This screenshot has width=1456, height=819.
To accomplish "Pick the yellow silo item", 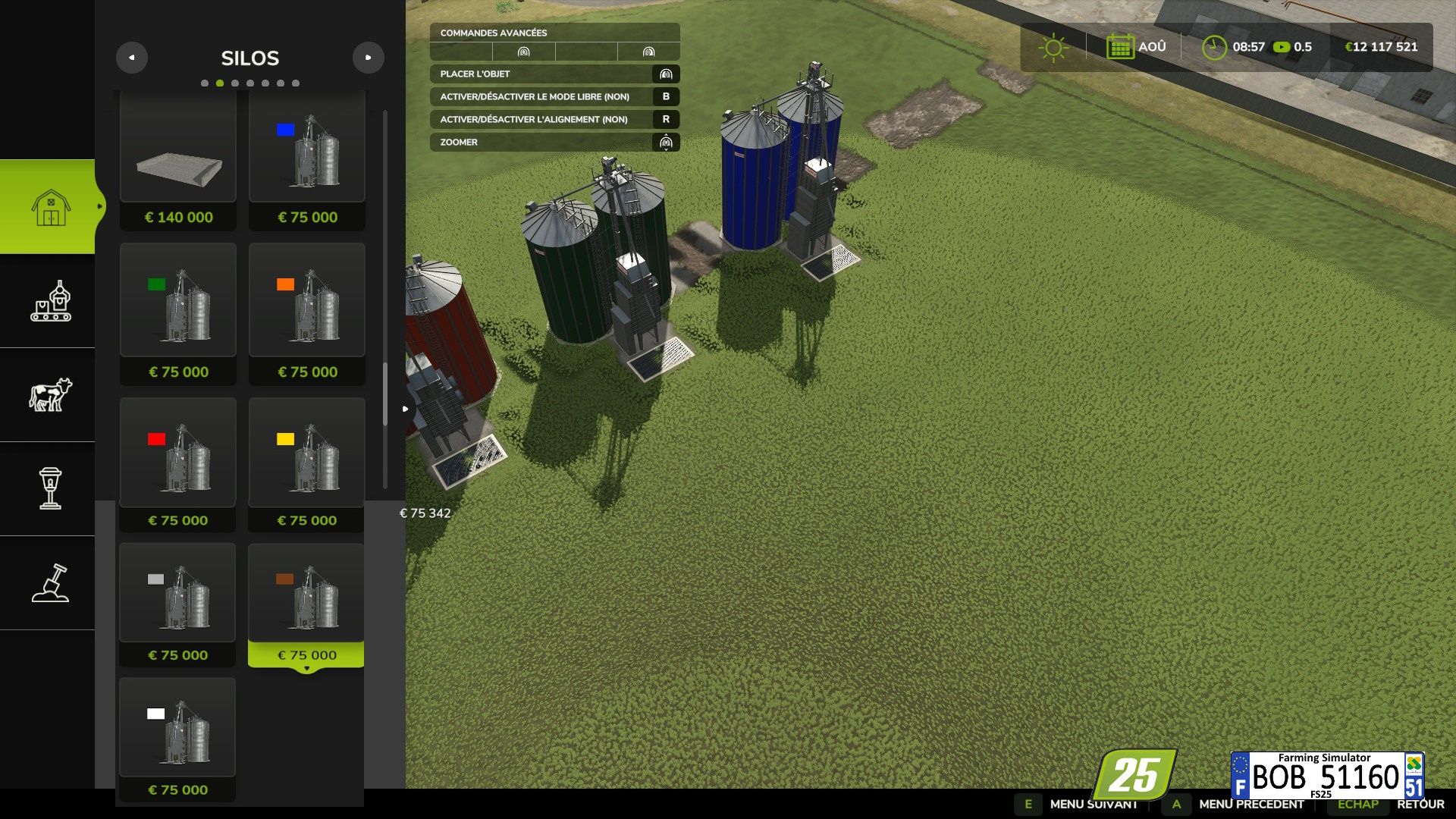I will coord(307,463).
